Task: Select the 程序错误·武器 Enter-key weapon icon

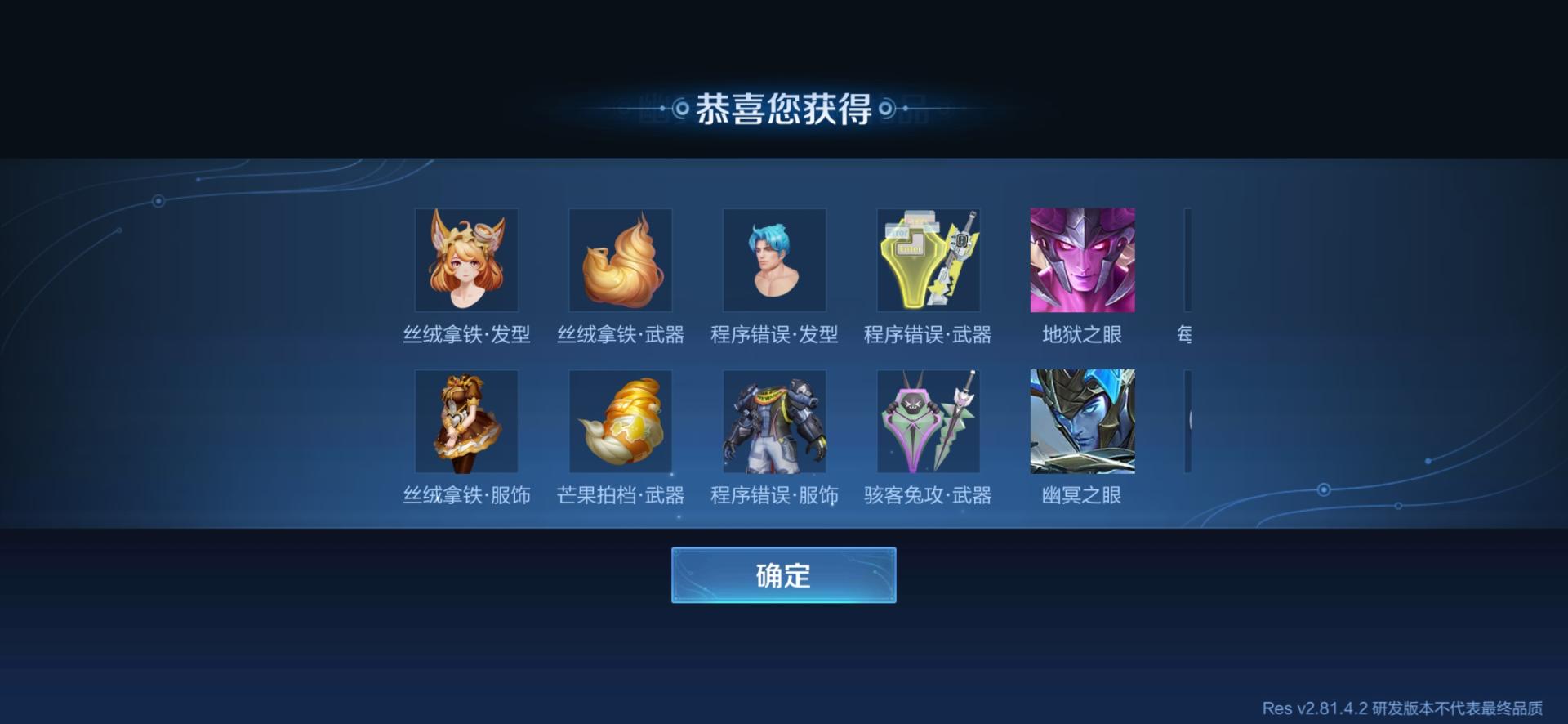Action: click(x=928, y=260)
